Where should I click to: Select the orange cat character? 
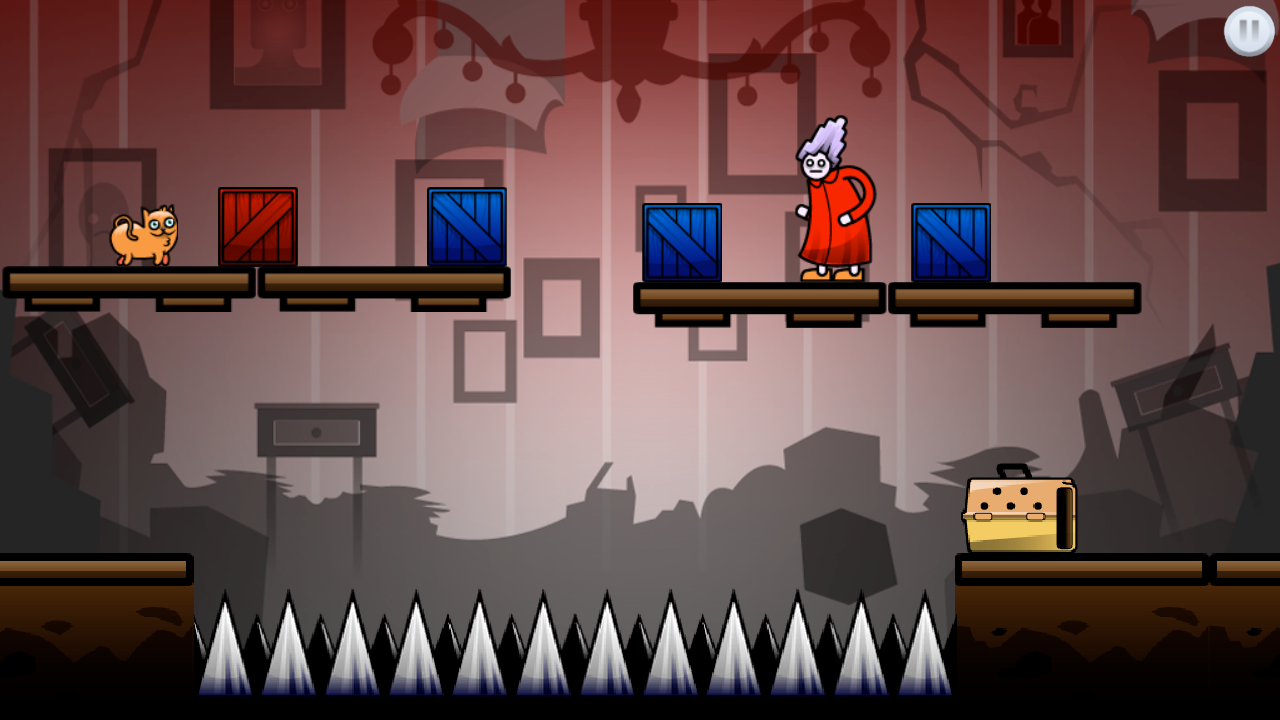(x=147, y=238)
